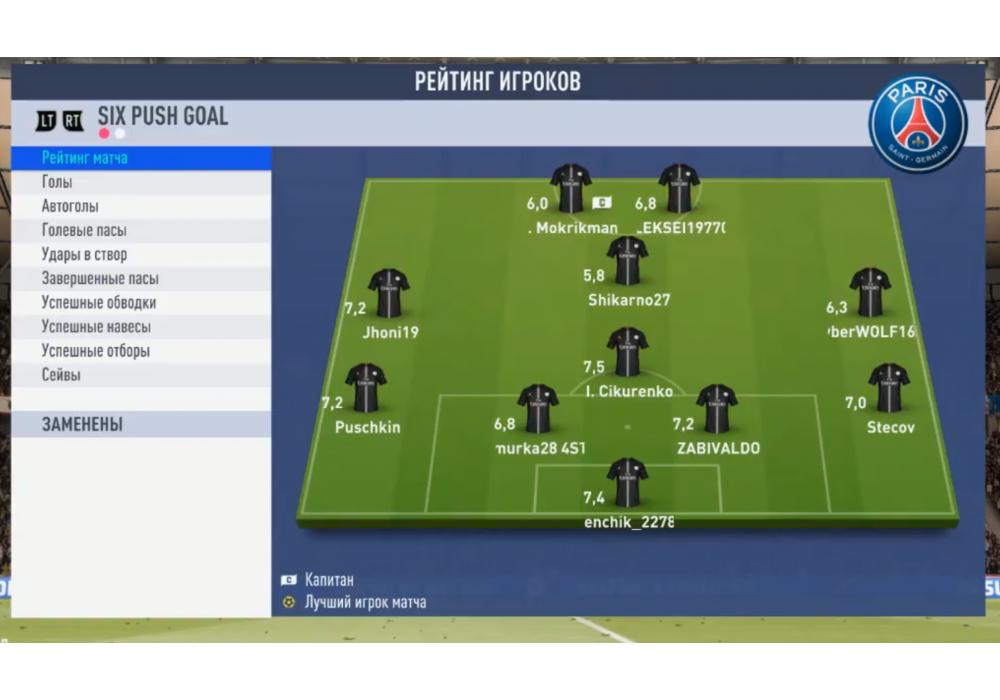Pick player Puschkin's shirt
The image size is (1000, 700).
(x=365, y=388)
